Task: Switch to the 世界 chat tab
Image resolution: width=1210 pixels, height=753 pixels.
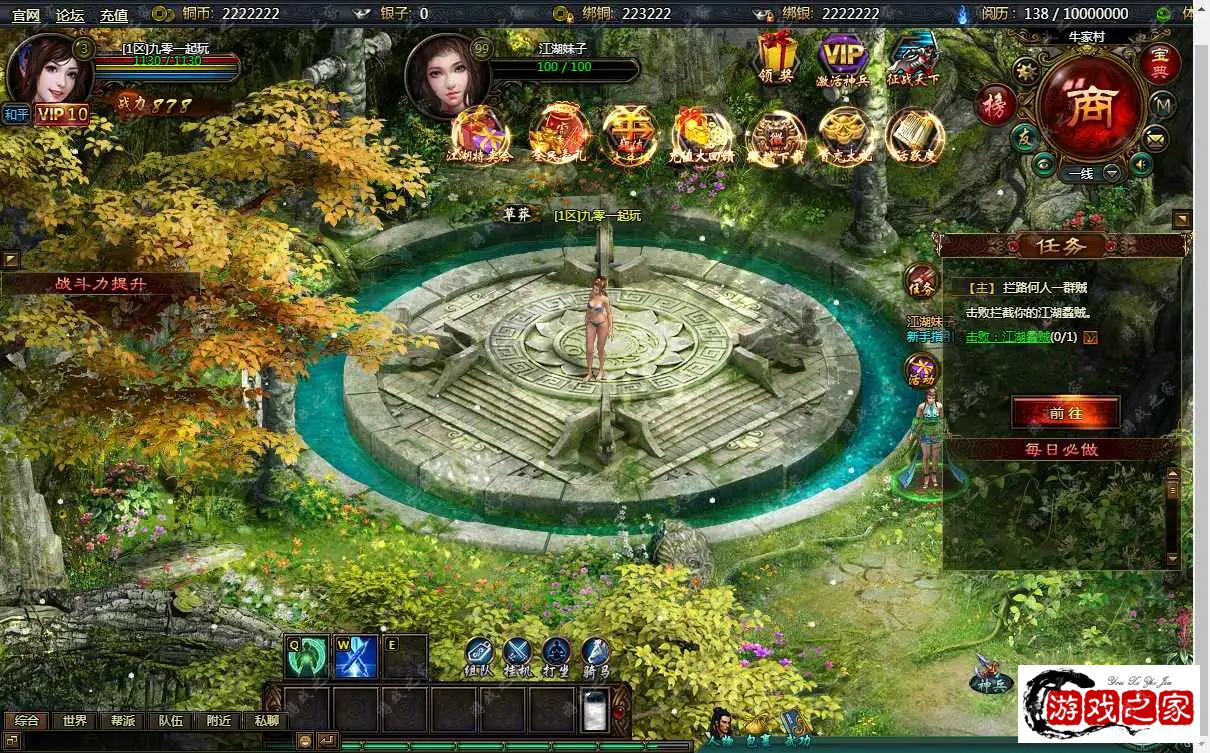Action: click(x=75, y=721)
